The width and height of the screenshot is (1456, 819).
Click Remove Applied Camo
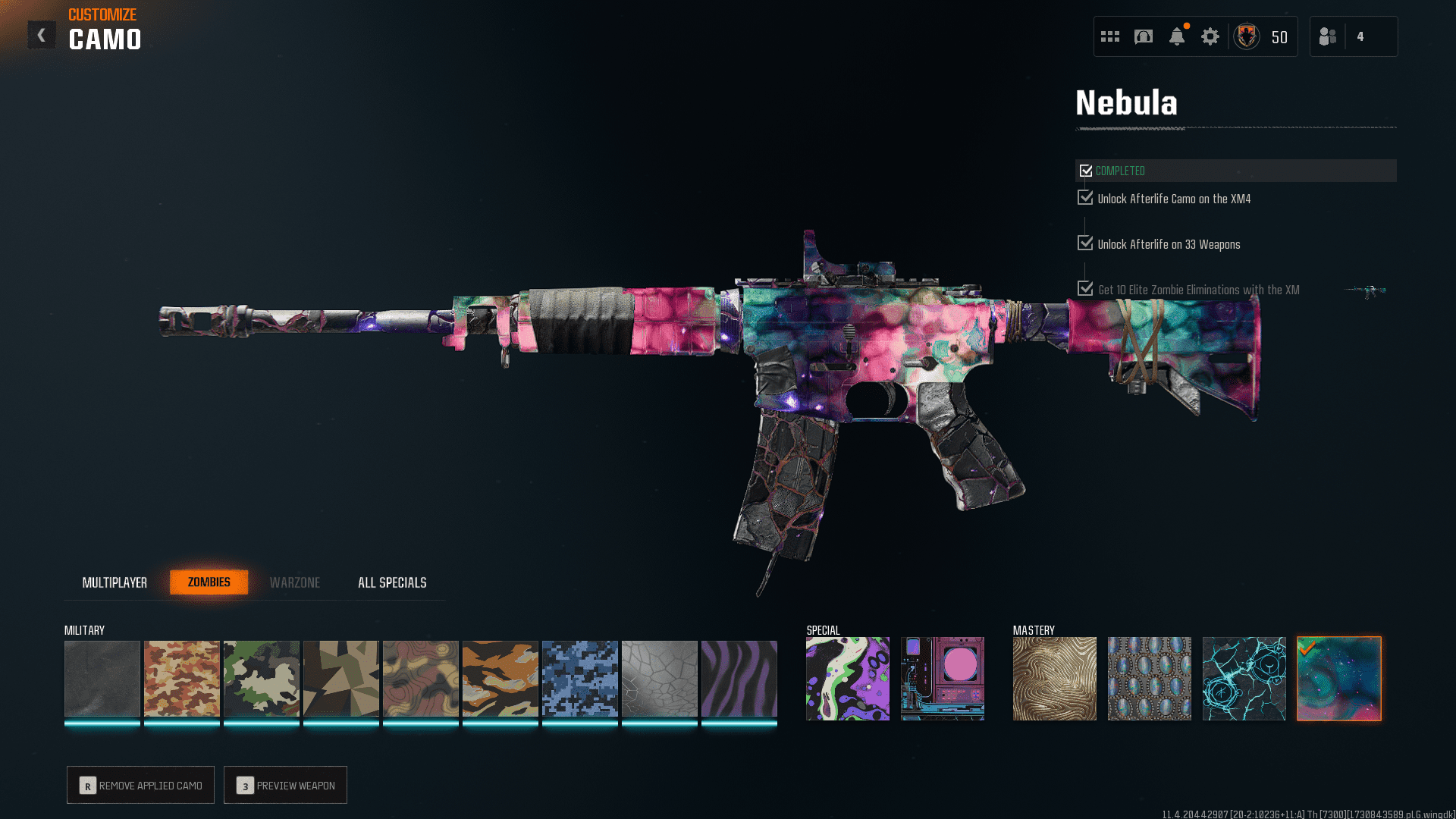[141, 785]
